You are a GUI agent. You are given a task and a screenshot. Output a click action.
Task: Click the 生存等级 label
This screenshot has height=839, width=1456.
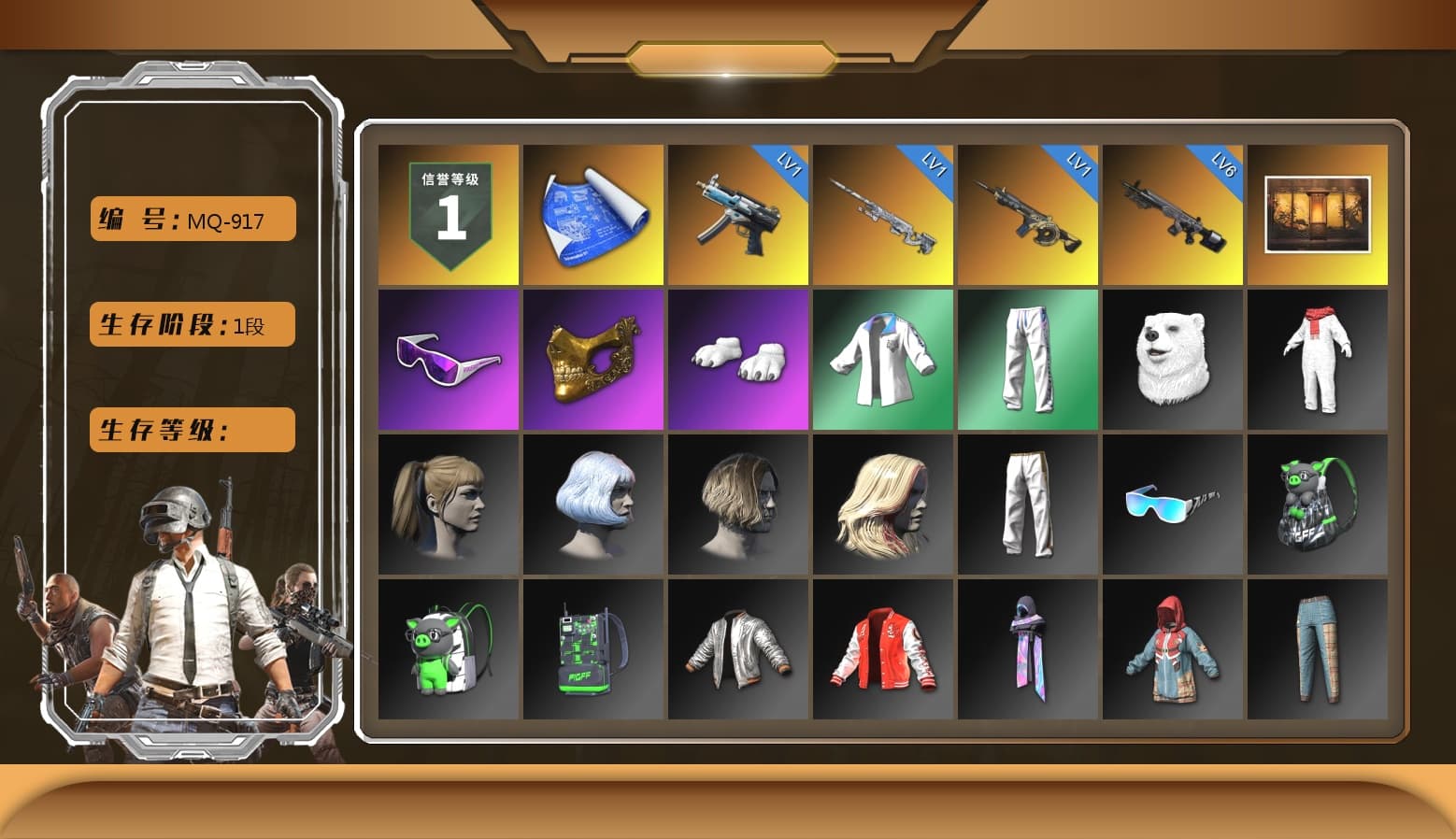click(191, 430)
